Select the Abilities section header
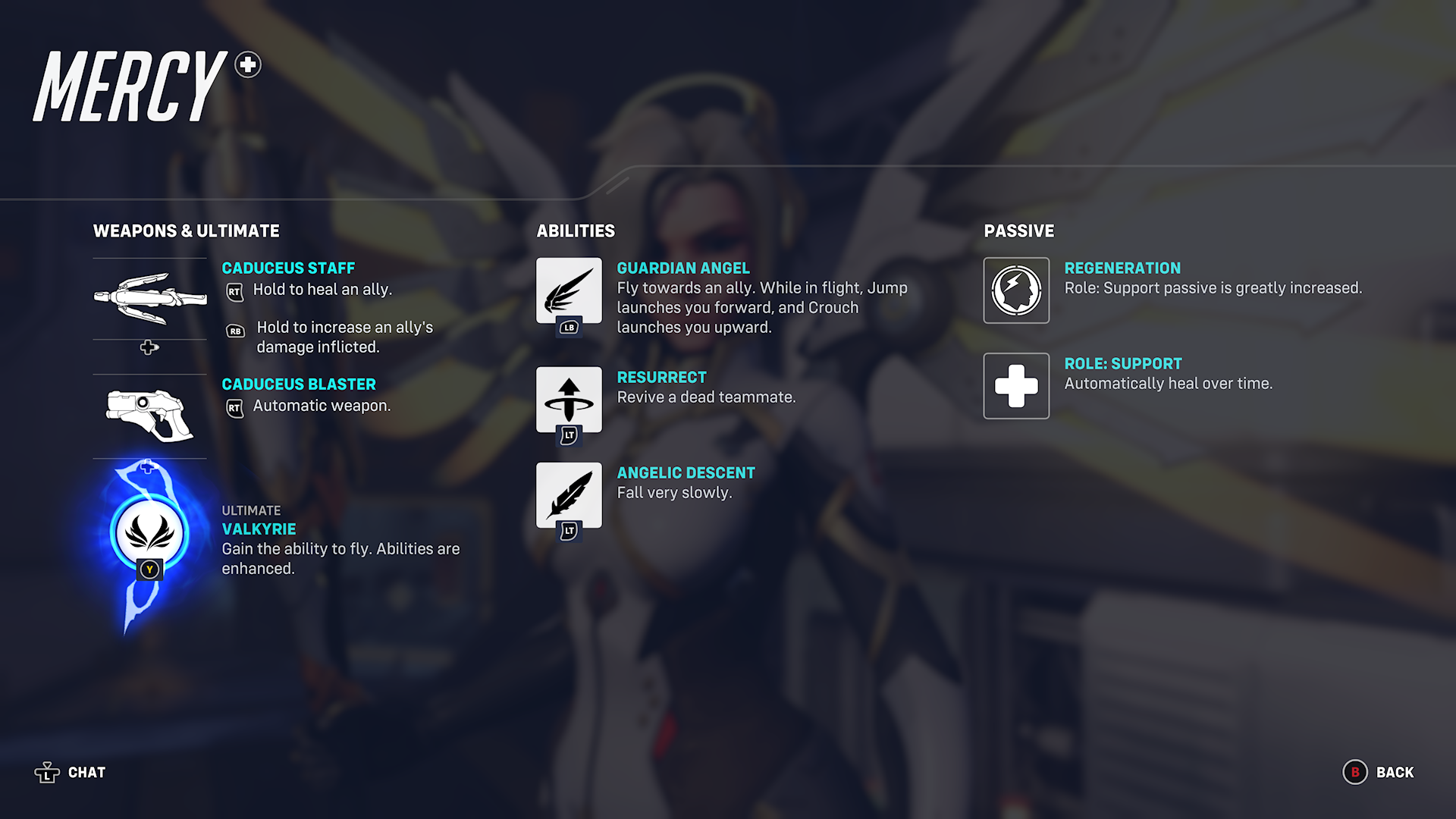Image resolution: width=1456 pixels, height=819 pixels. (x=576, y=231)
